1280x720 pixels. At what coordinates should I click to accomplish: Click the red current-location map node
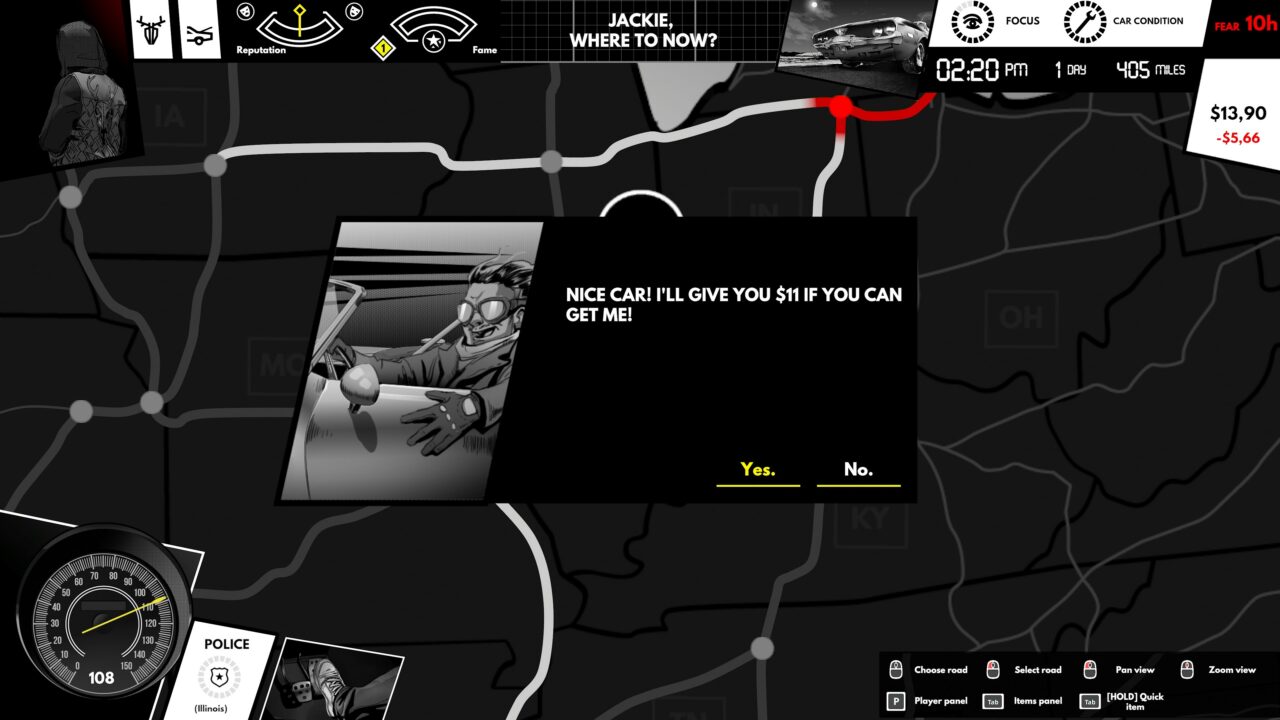point(841,105)
